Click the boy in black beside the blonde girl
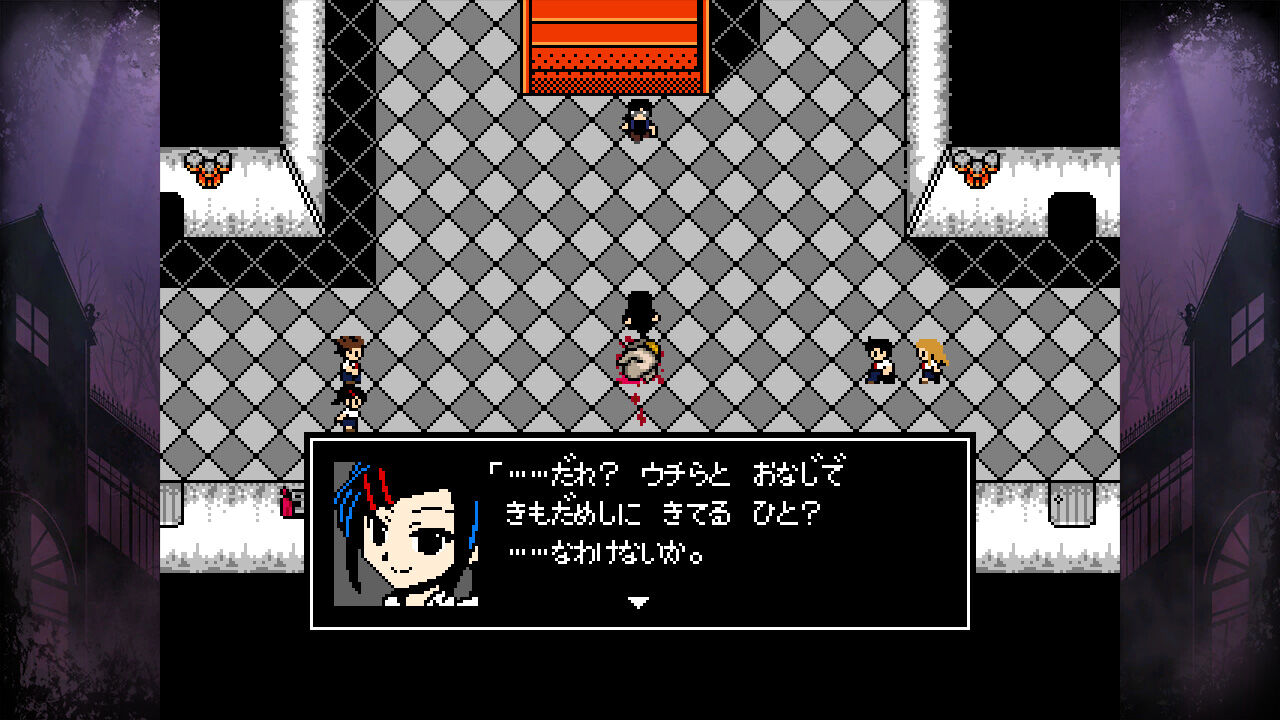The width and height of the screenshot is (1280, 720). [x=877, y=362]
